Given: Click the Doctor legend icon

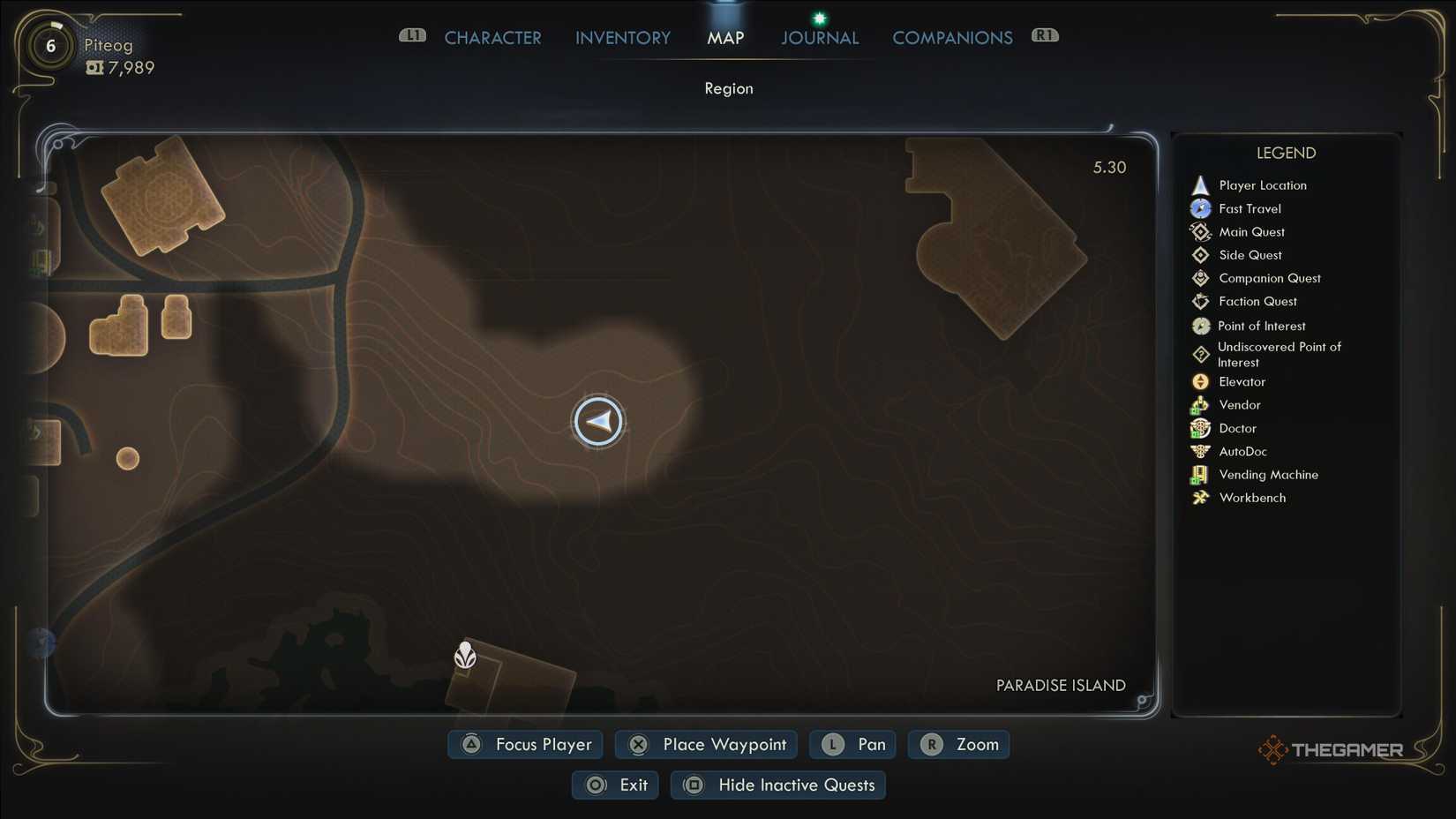Looking at the screenshot, I should 1201,428.
